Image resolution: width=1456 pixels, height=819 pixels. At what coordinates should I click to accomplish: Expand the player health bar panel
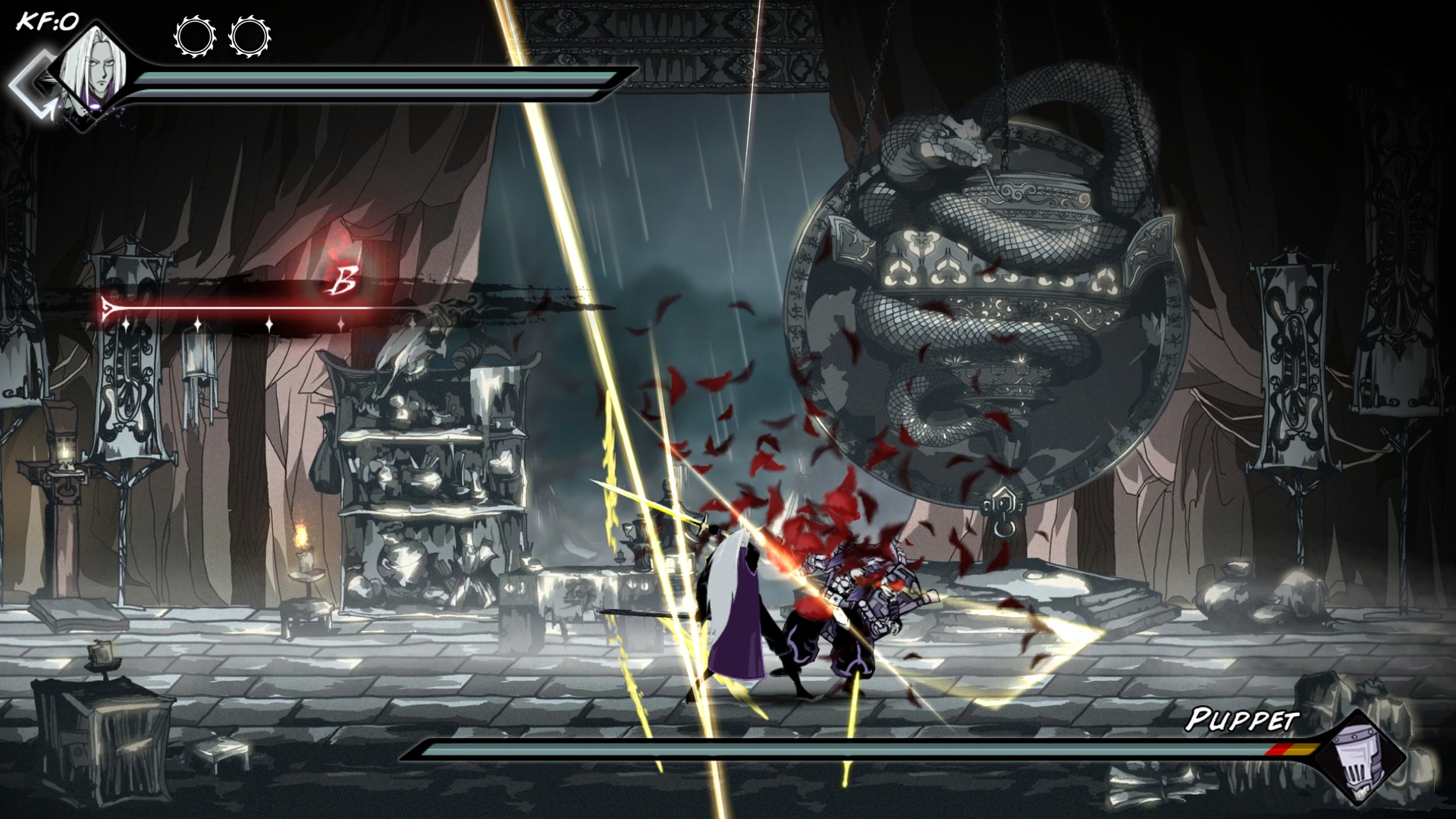tap(372, 79)
